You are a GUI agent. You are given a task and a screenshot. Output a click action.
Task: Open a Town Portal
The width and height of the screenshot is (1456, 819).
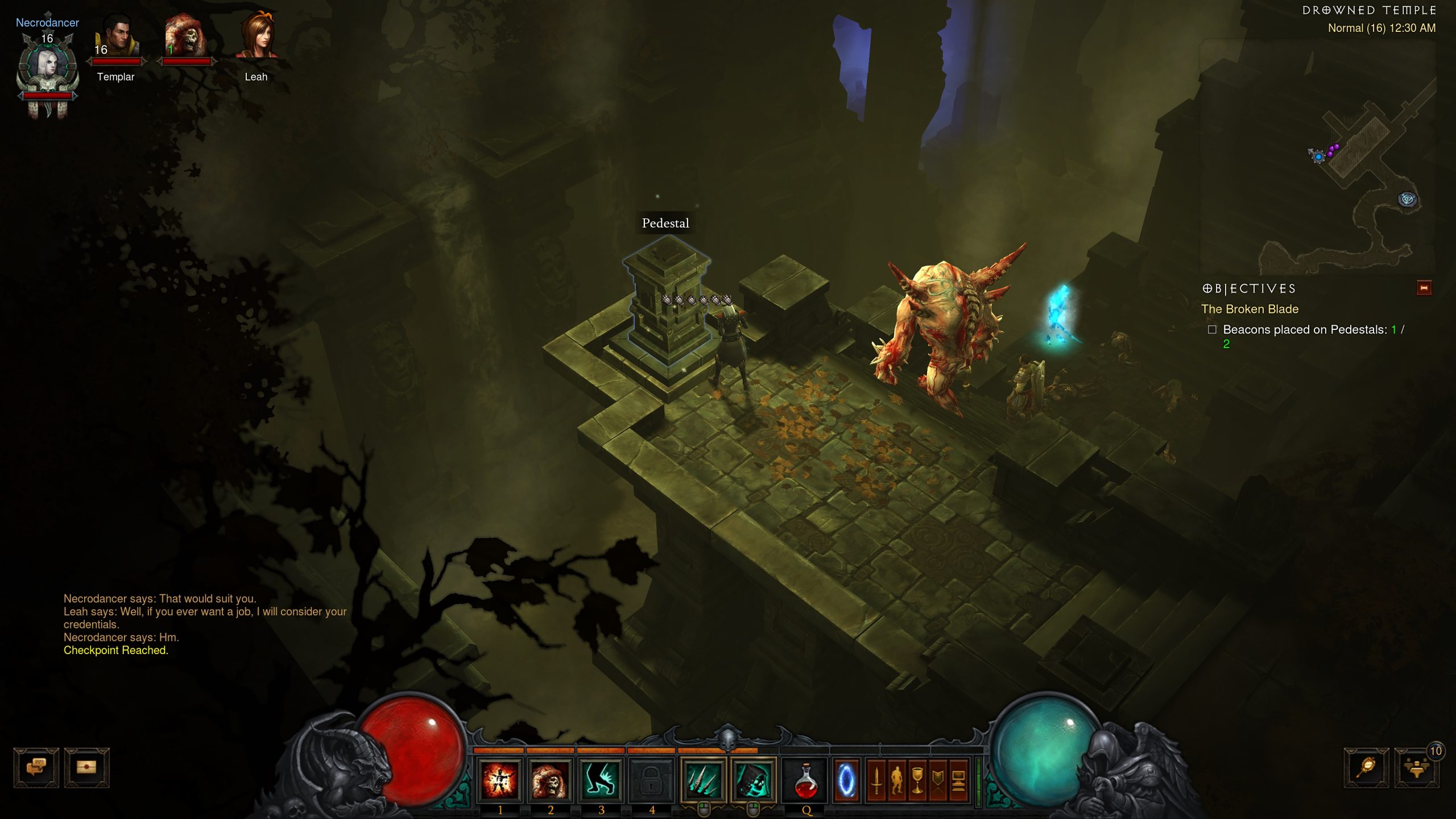(846, 780)
